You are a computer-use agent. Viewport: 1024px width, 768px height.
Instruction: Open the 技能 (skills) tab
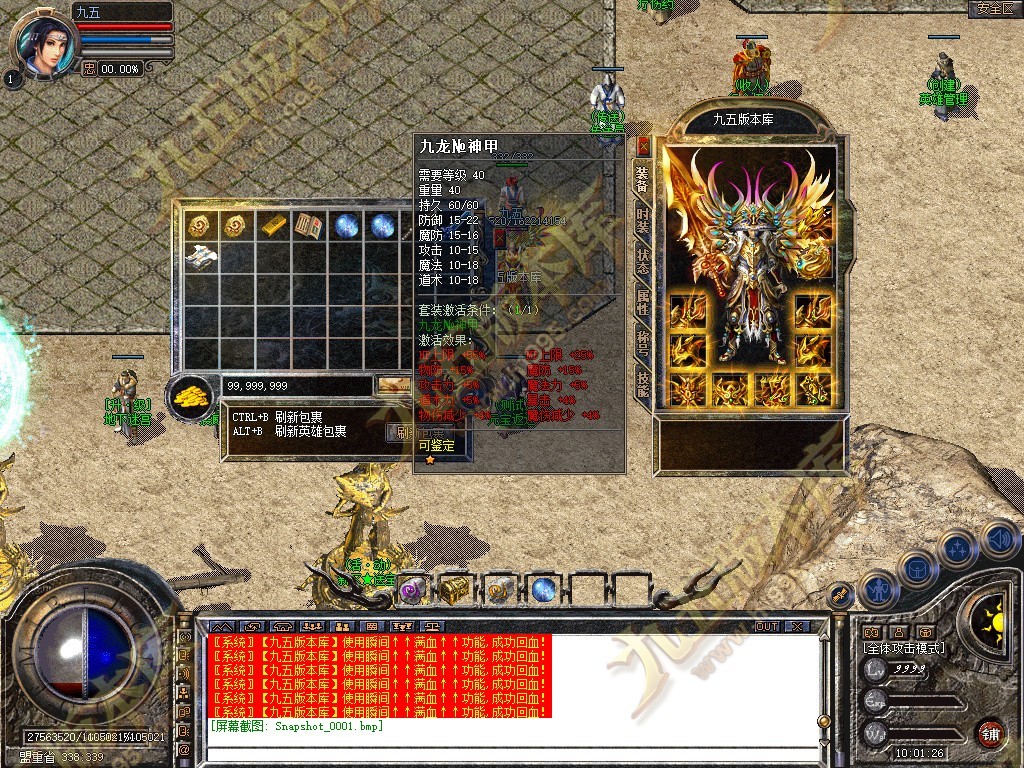pos(643,383)
